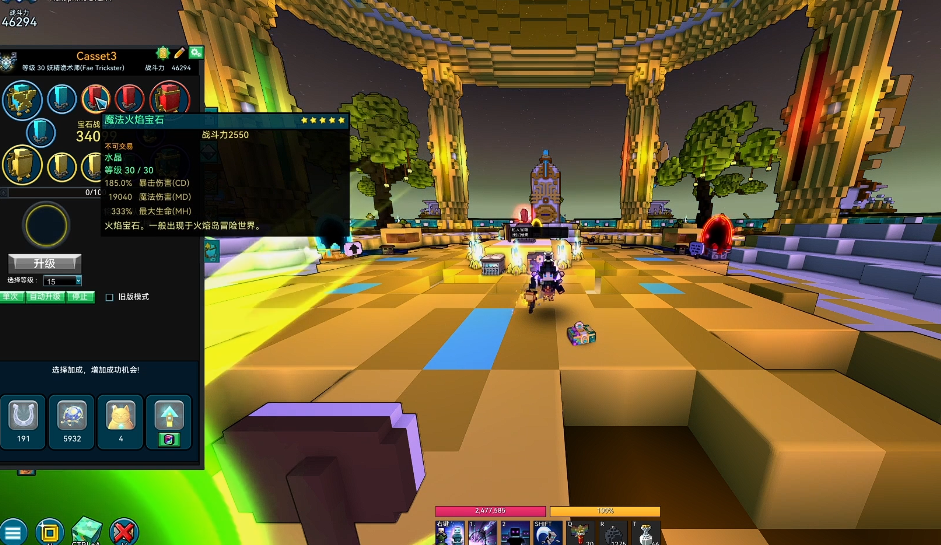Click the red X icon in bottom bar
The height and width of the screenshot is (545, 941).
(124, 532)
